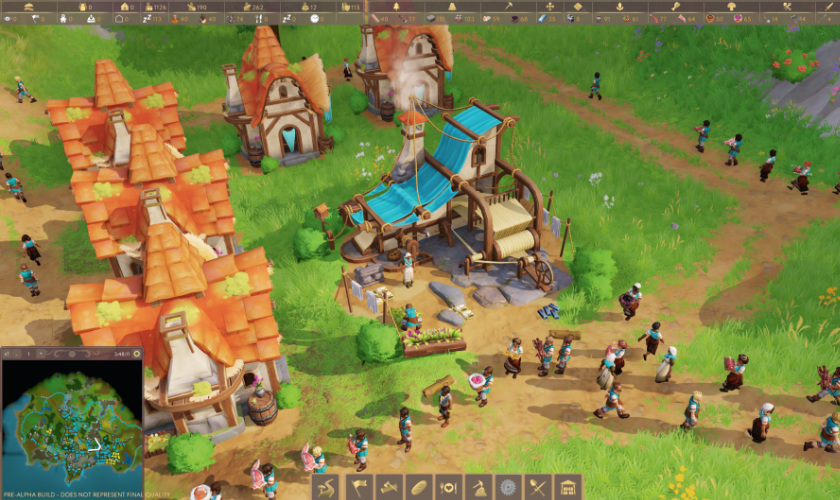Choose the bread loaf build category
Image resolution: width=840 pixels, height=500 pixels.
[x=417, y=487]
